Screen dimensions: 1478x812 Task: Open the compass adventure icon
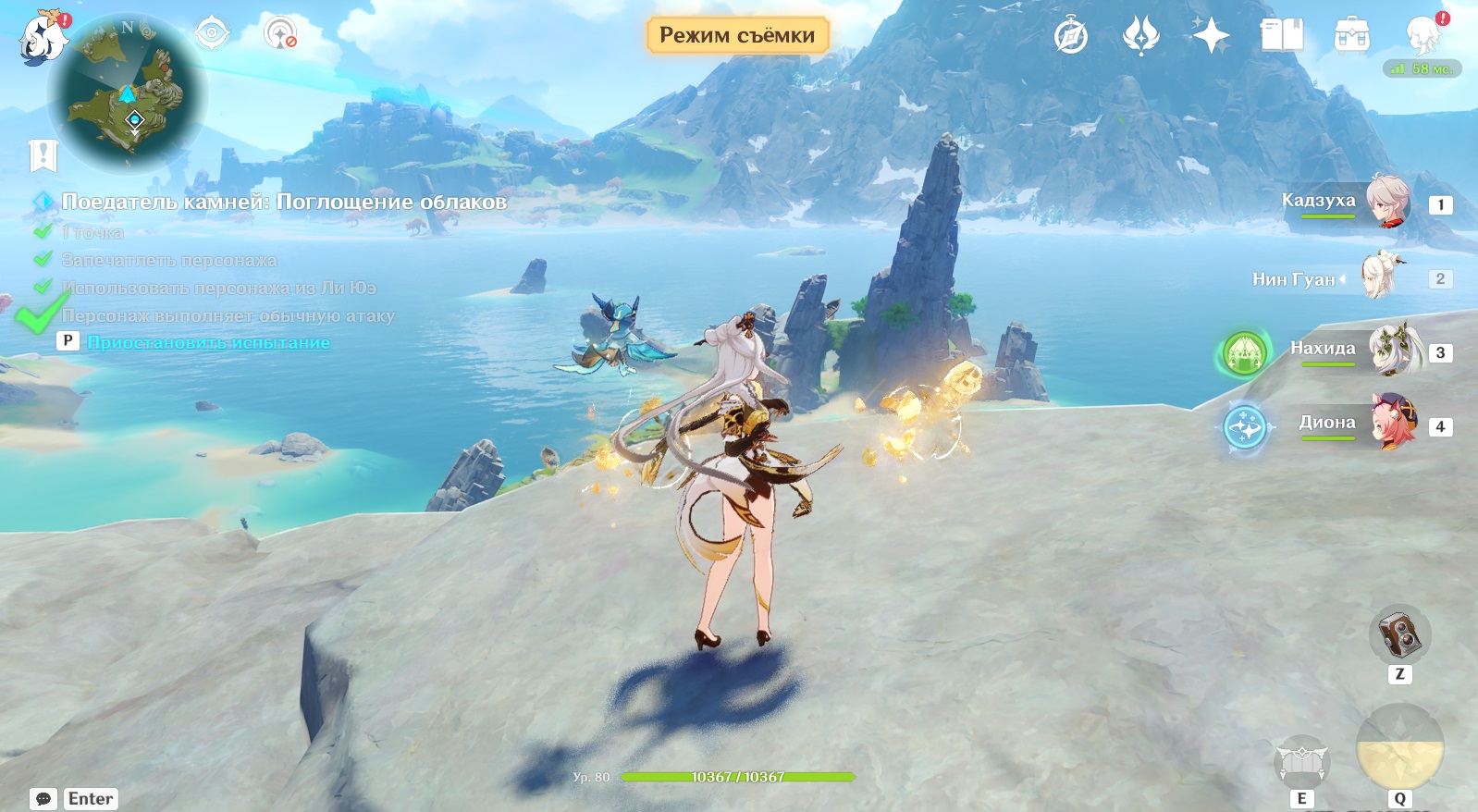(1071, 36)
